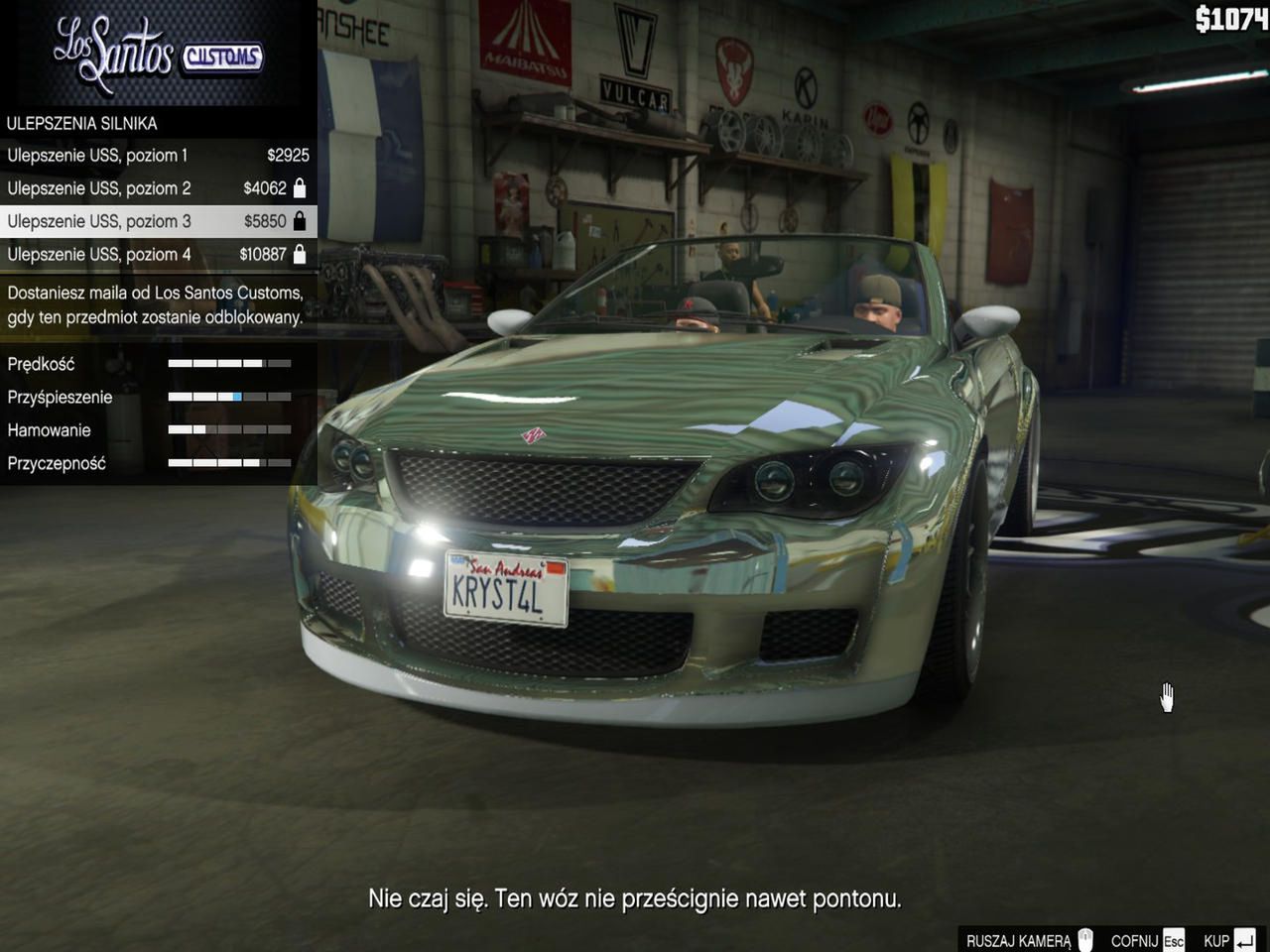Click the lock icon on Ulepszenie USS poziom 2
Viewport: 1270px width, 952px height.
pyautogui.click(x=301, y=187)
